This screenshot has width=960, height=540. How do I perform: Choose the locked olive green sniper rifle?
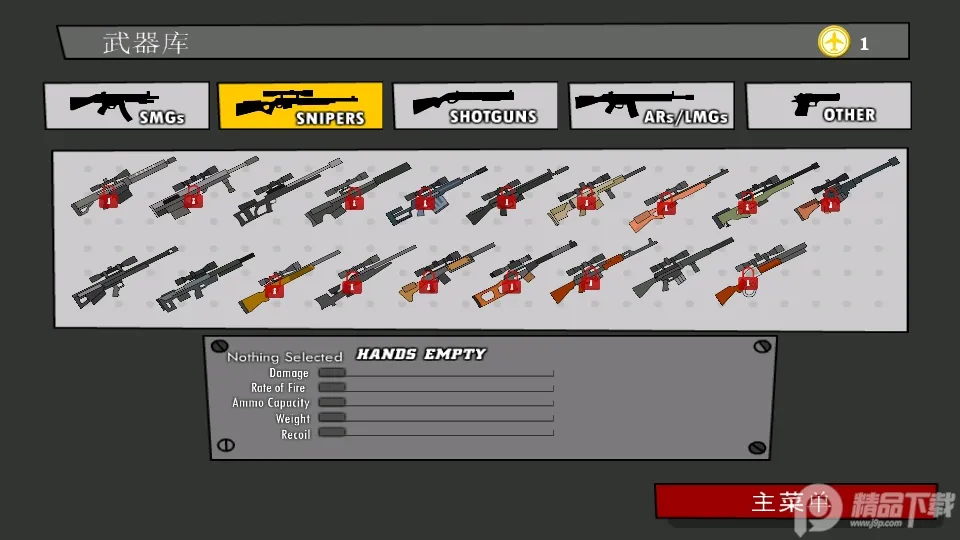[748, 197]
